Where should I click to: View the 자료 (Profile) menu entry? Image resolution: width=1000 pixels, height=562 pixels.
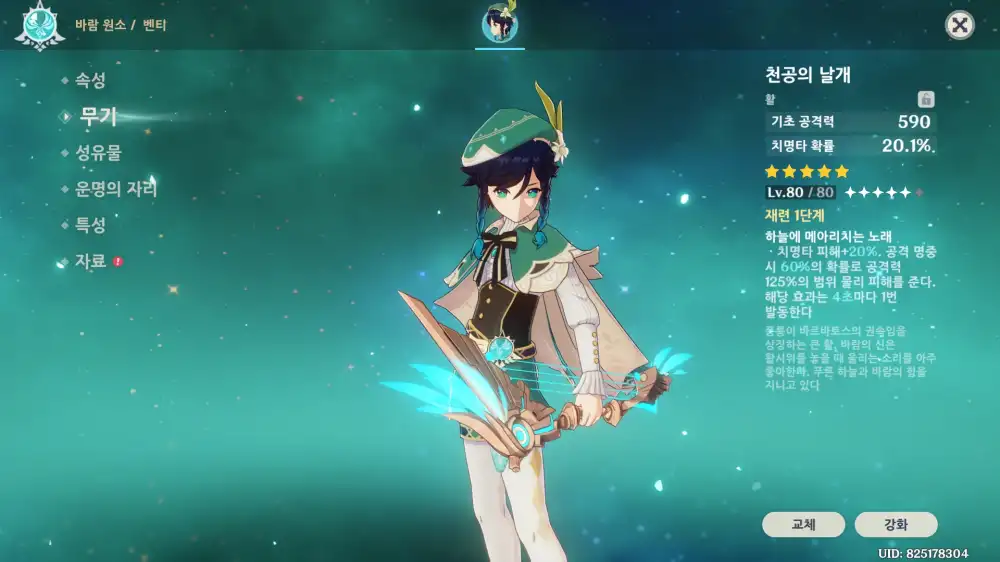[x=90, y=261]
